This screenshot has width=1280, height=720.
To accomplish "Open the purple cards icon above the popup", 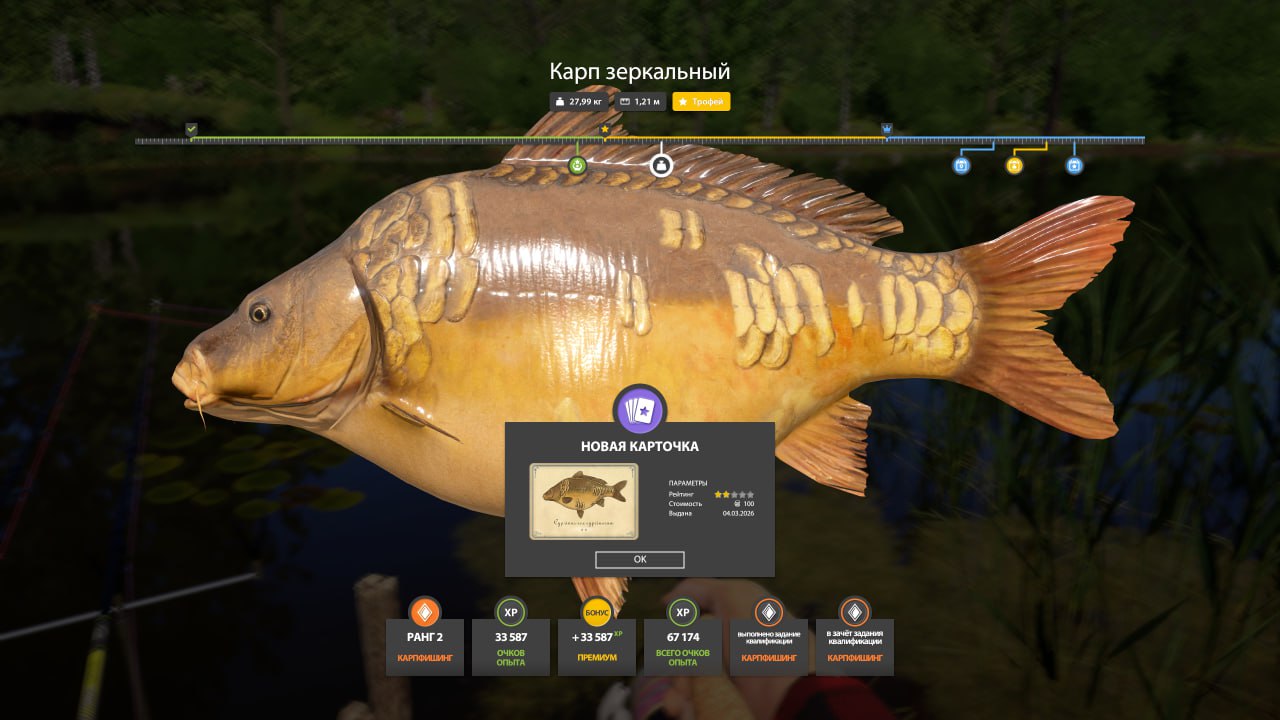I will point(640,411).
